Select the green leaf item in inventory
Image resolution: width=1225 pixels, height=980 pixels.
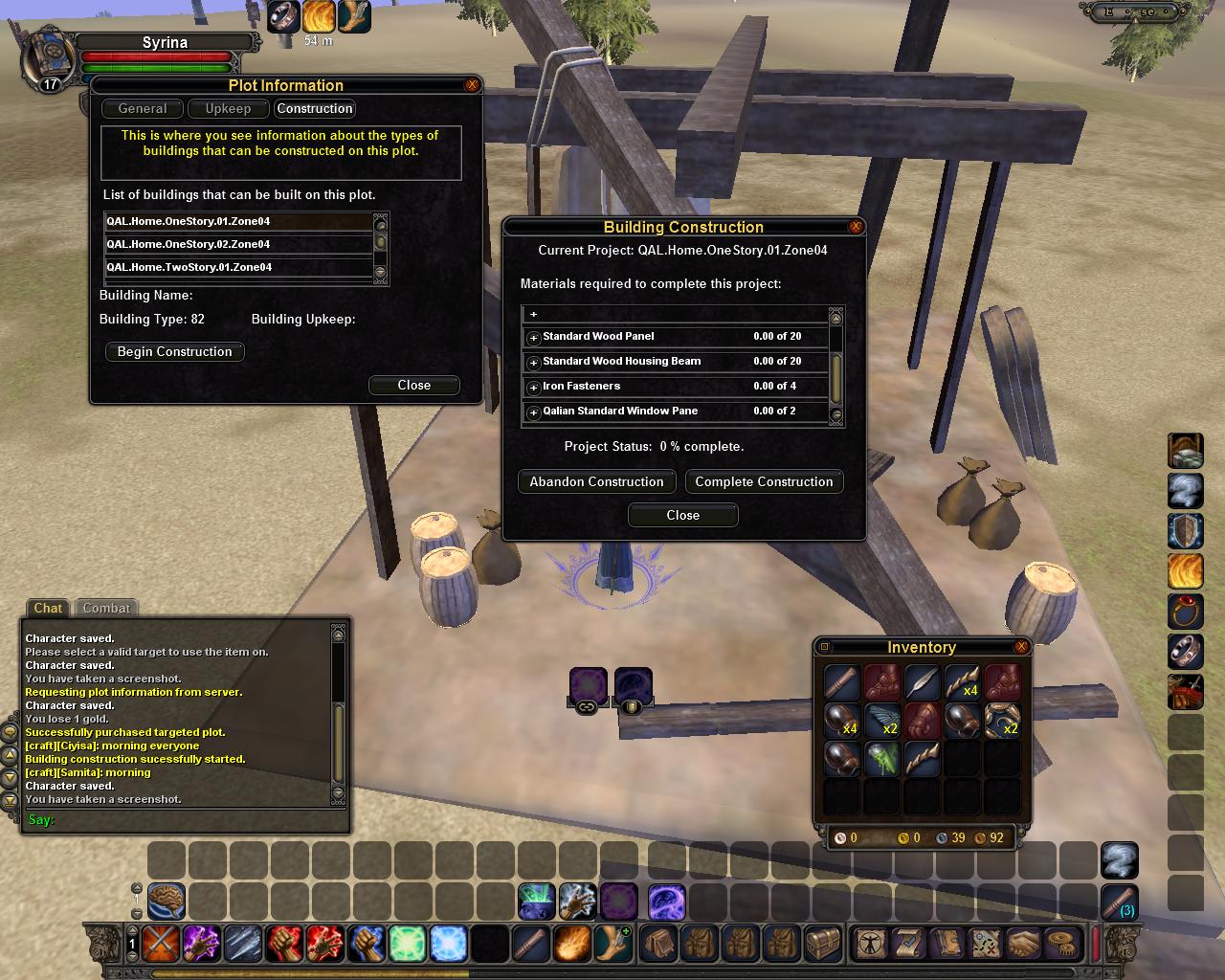pyautogui.click(x=881, y=759)
